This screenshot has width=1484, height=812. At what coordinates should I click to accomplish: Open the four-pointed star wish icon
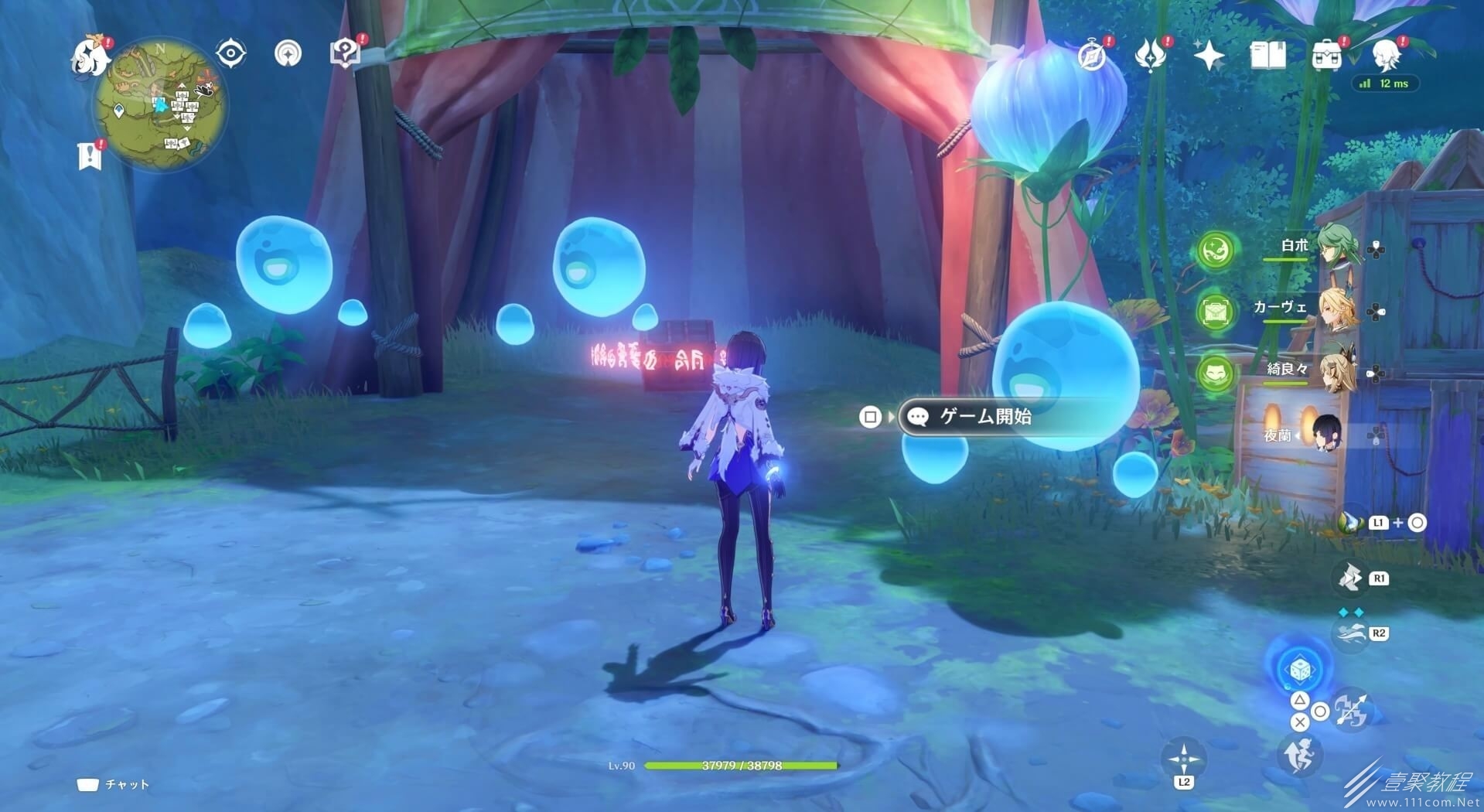[x=1209, y=56]
